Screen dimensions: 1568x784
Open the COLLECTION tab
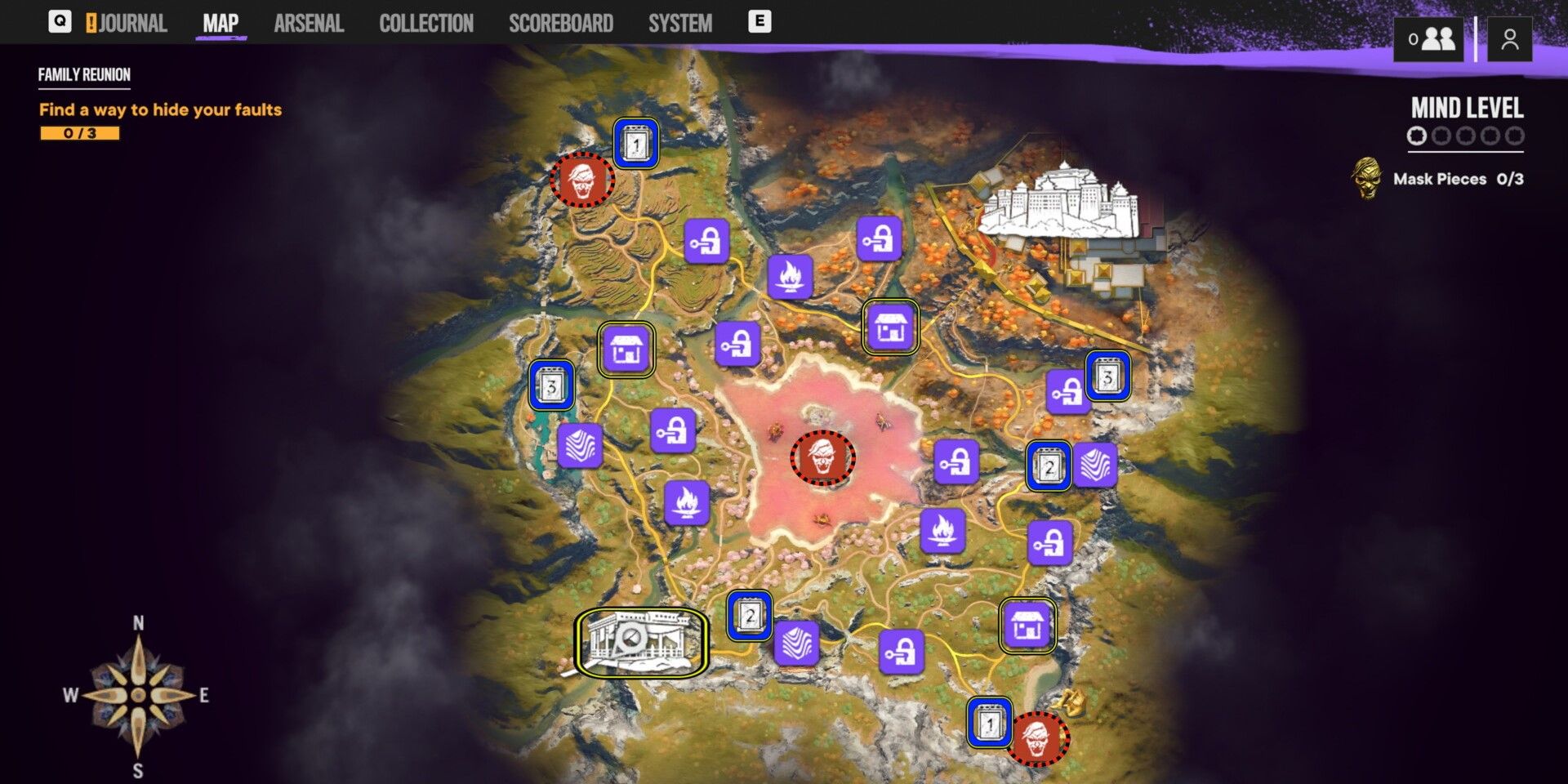(426, 22)
